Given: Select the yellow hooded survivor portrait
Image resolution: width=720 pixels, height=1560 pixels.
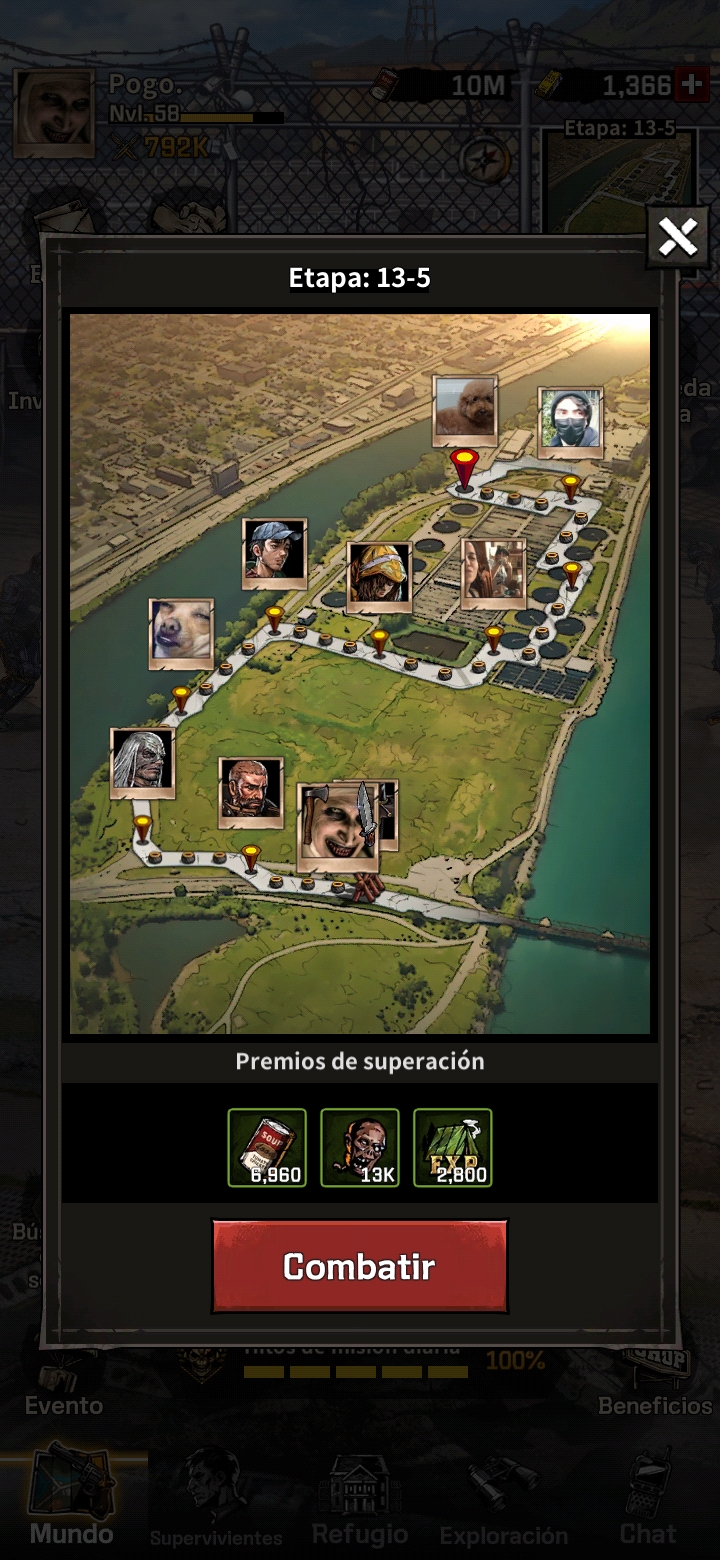Looking at the screenshot, I should (x=380, y=576).
